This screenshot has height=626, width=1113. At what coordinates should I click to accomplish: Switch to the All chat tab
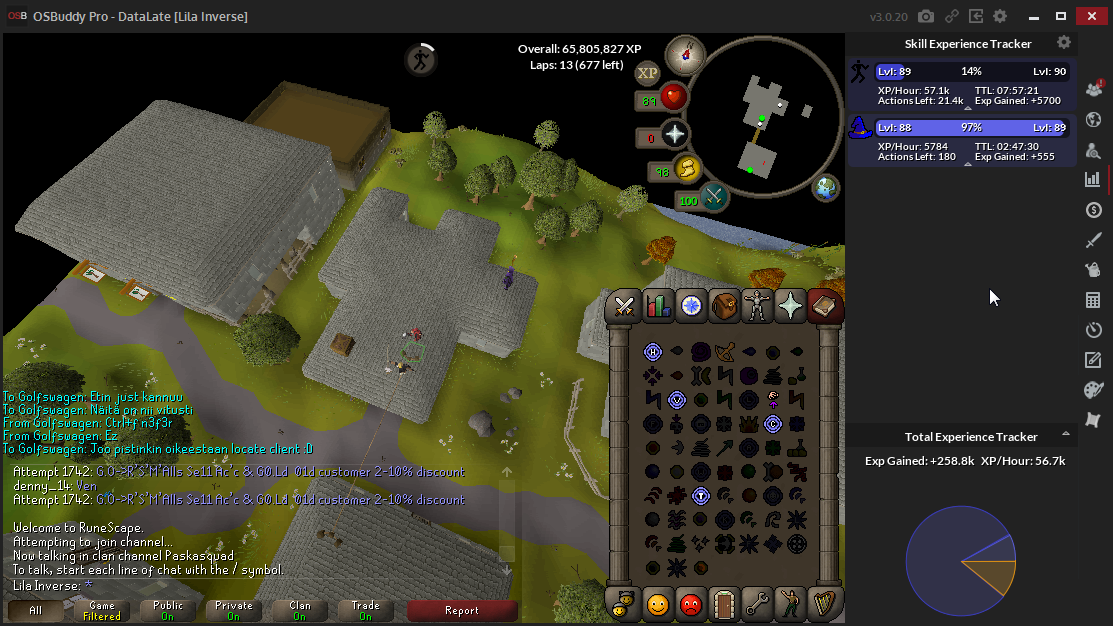35,610
